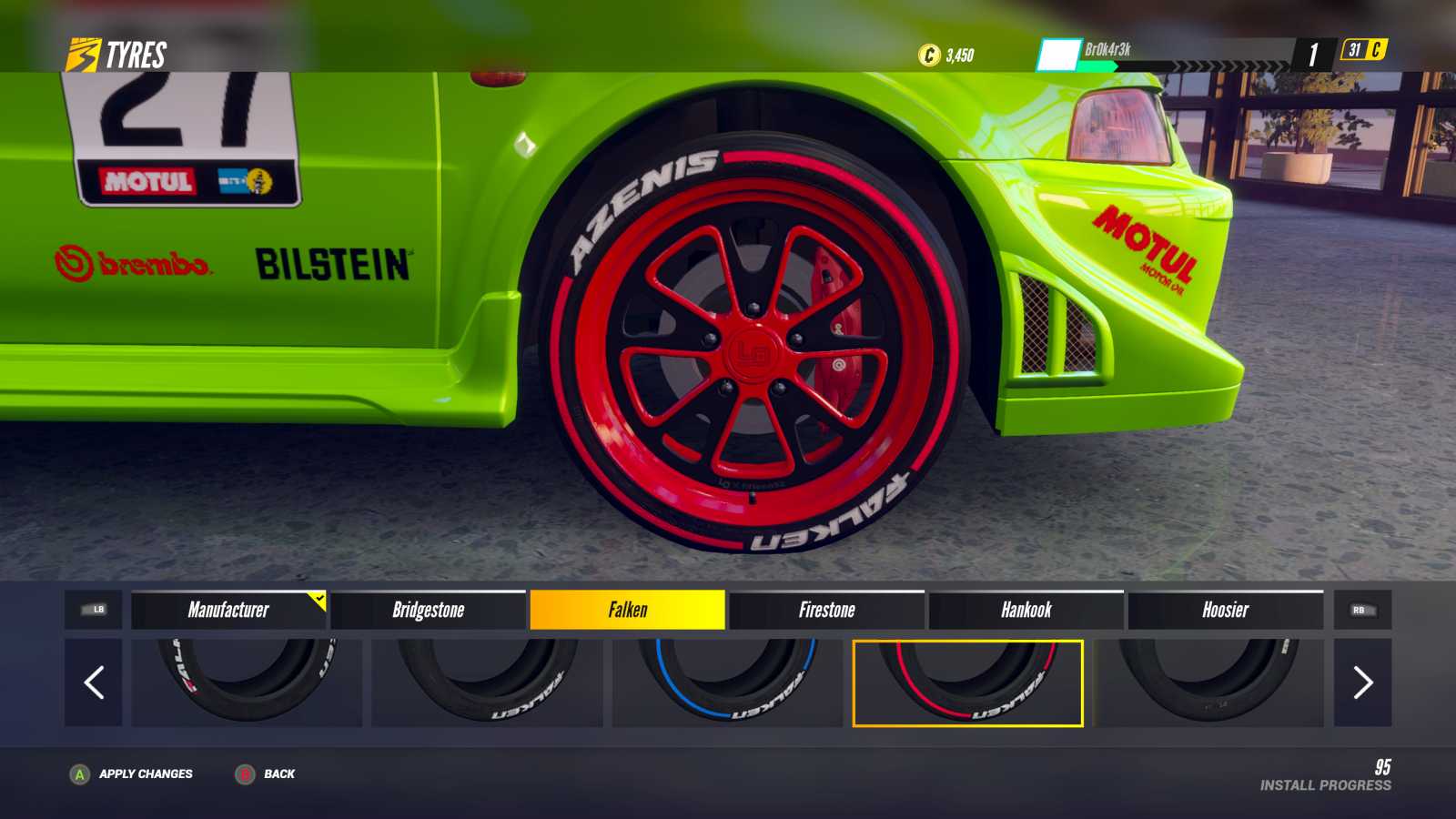1456x819 pixels.
Task: Click the green A button icon beside Apply Changes
Action: [x=80, y=774]
